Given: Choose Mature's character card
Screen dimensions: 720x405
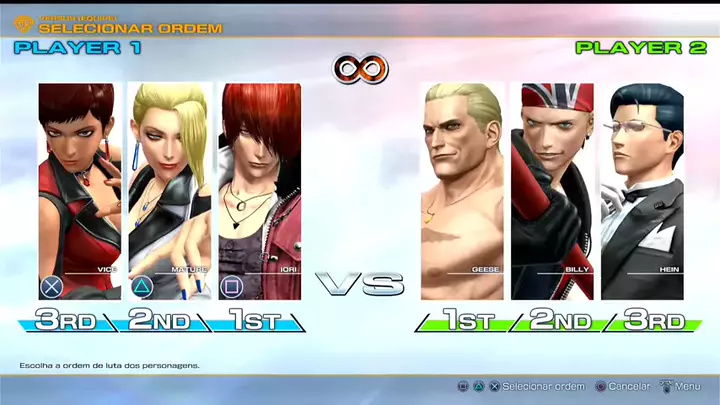Looking at the screenshot, I should 170,190.
